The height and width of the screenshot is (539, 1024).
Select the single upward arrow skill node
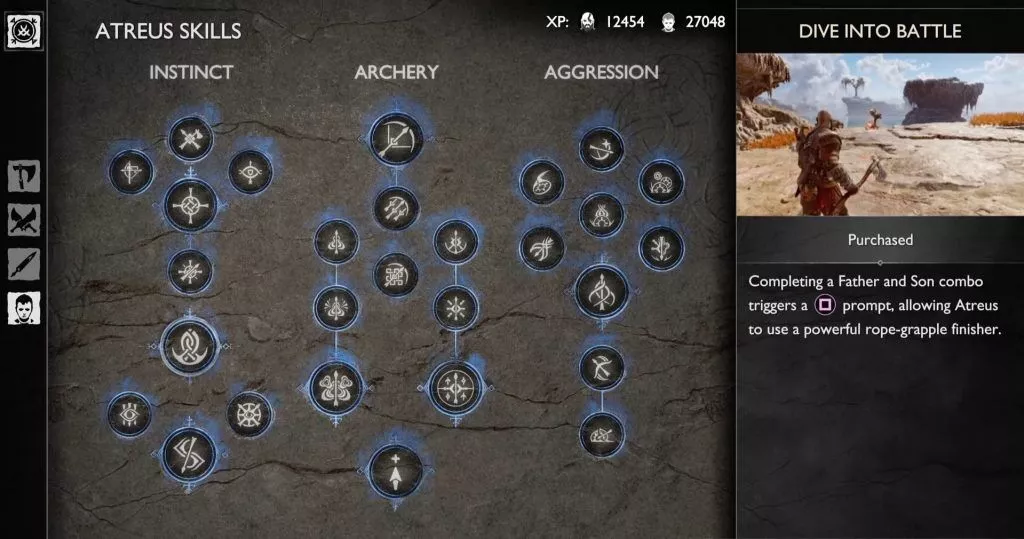[396, 471]
